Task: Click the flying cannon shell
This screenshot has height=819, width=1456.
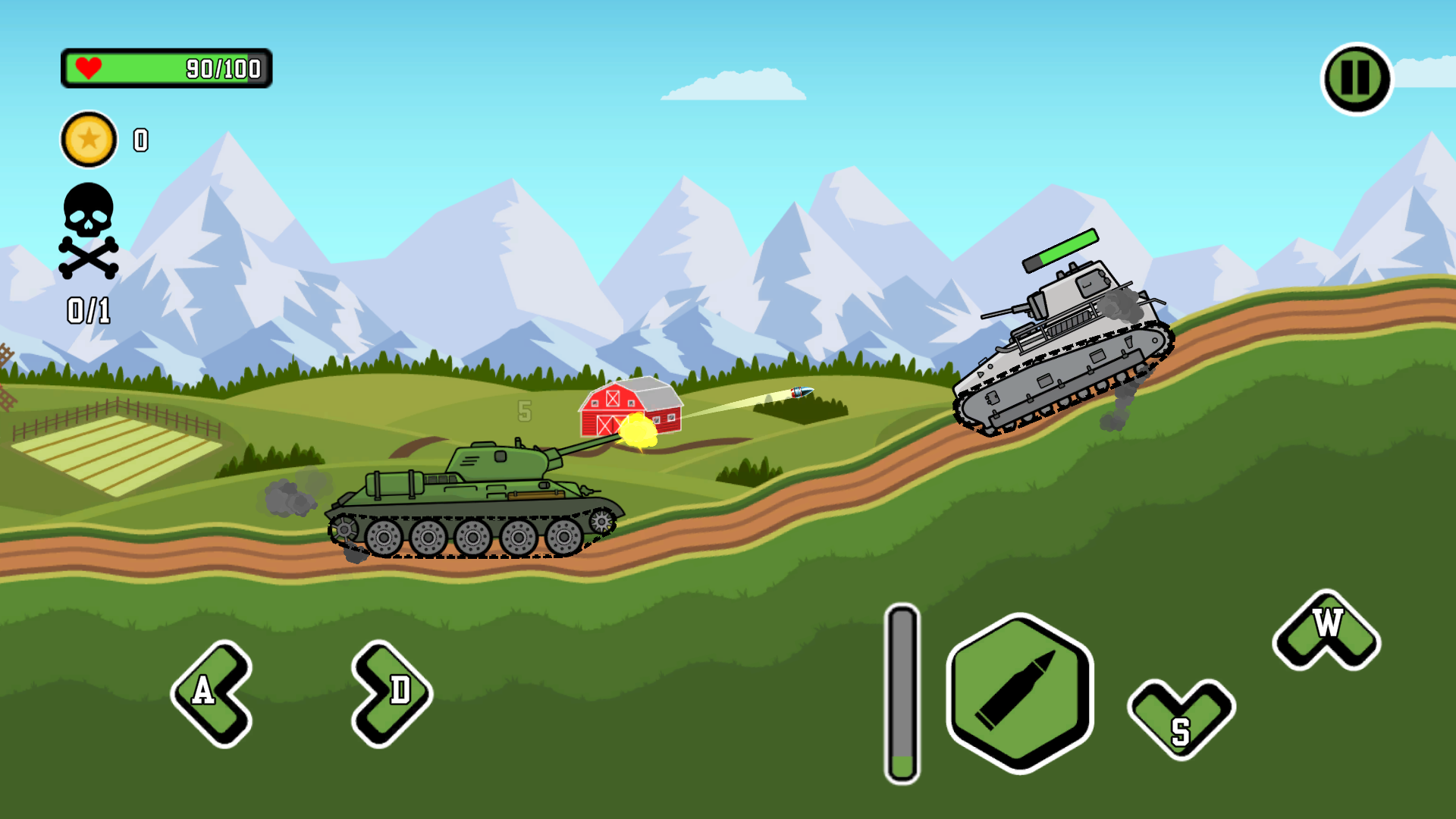Action: coord(801,393)
